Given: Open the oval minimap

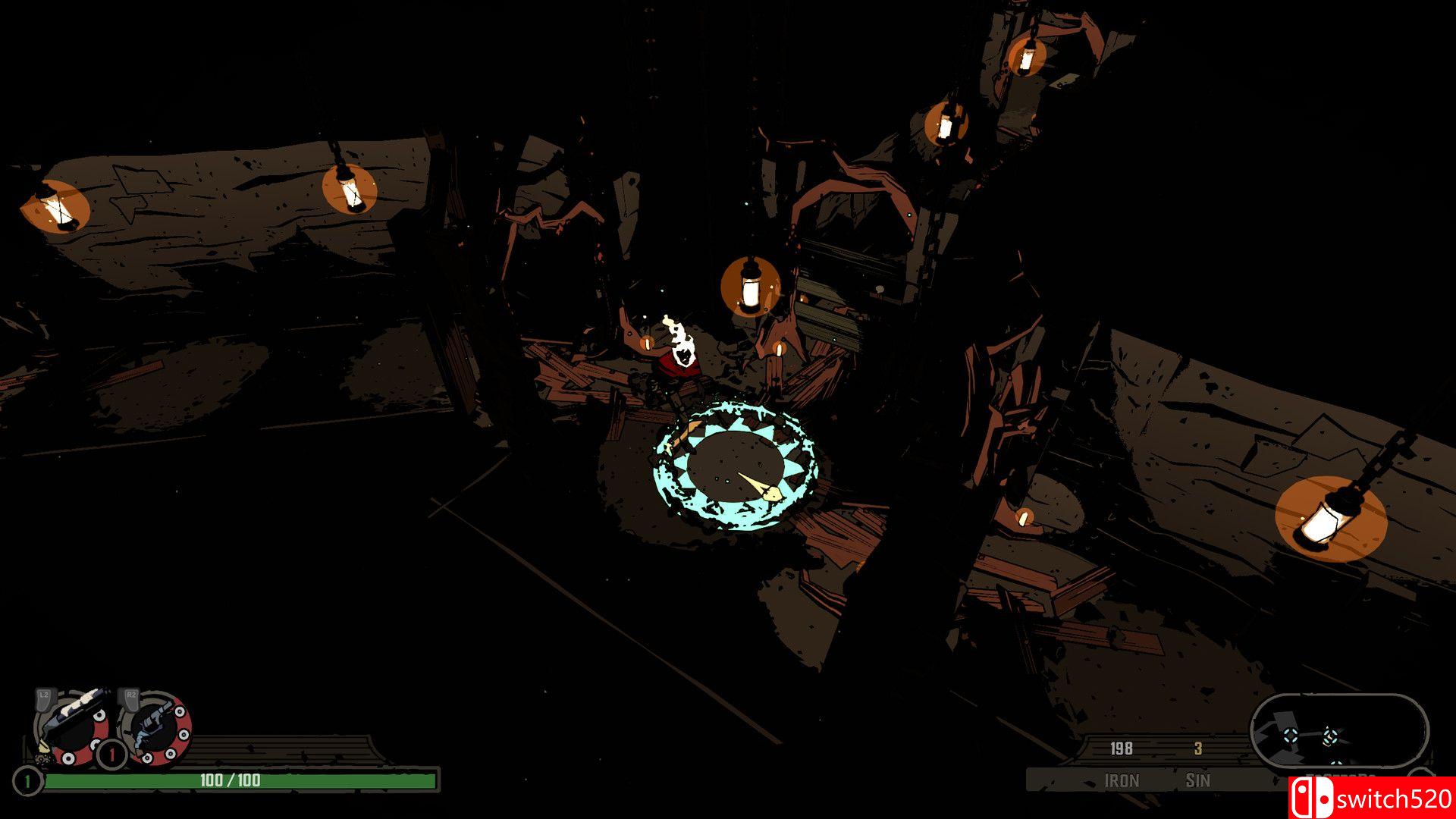Looking at the screenshot, I should [1338, 732].
